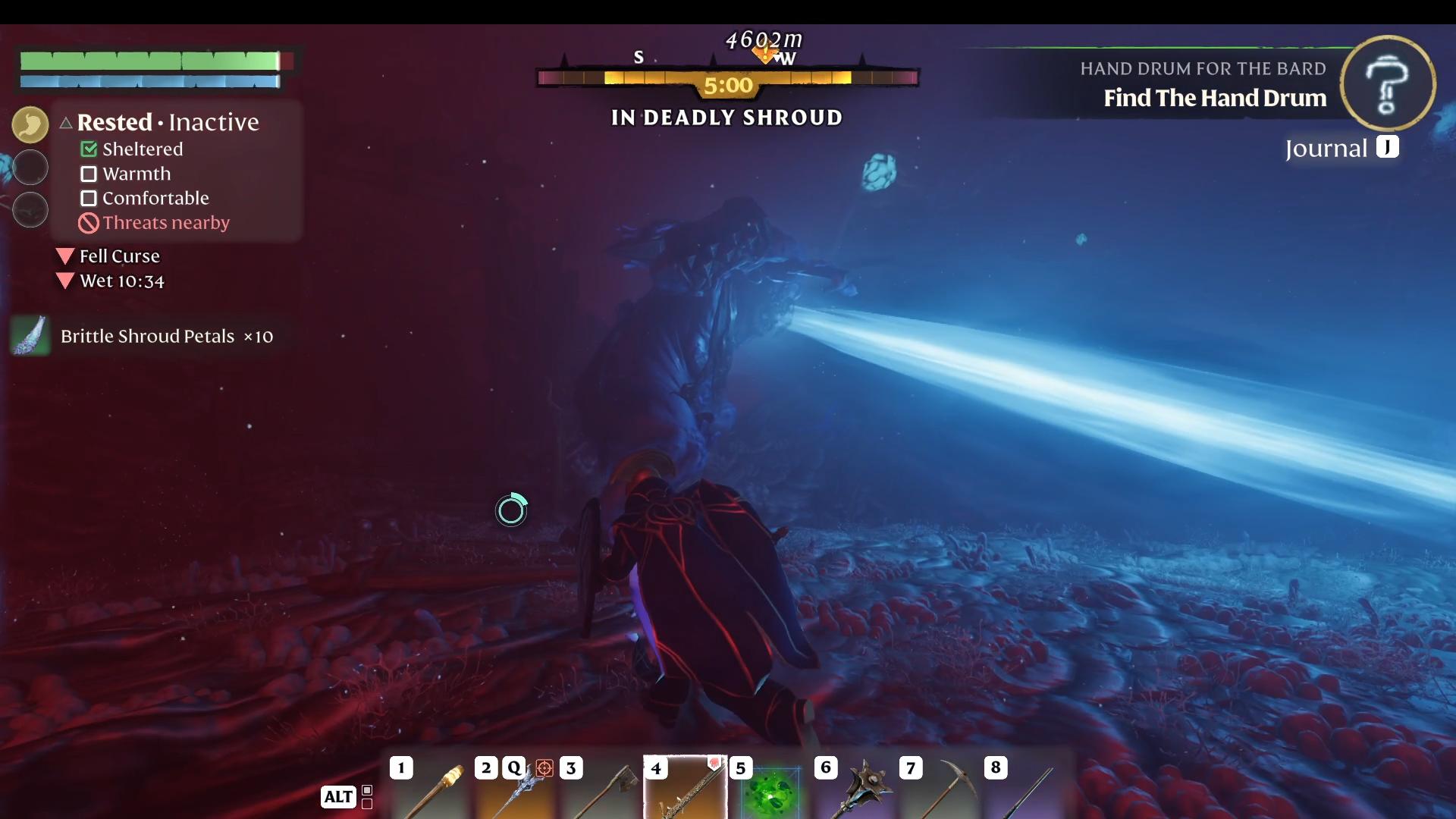
Task: Open the Hand Drum quest tracker icon
Action: point(1387,83)
